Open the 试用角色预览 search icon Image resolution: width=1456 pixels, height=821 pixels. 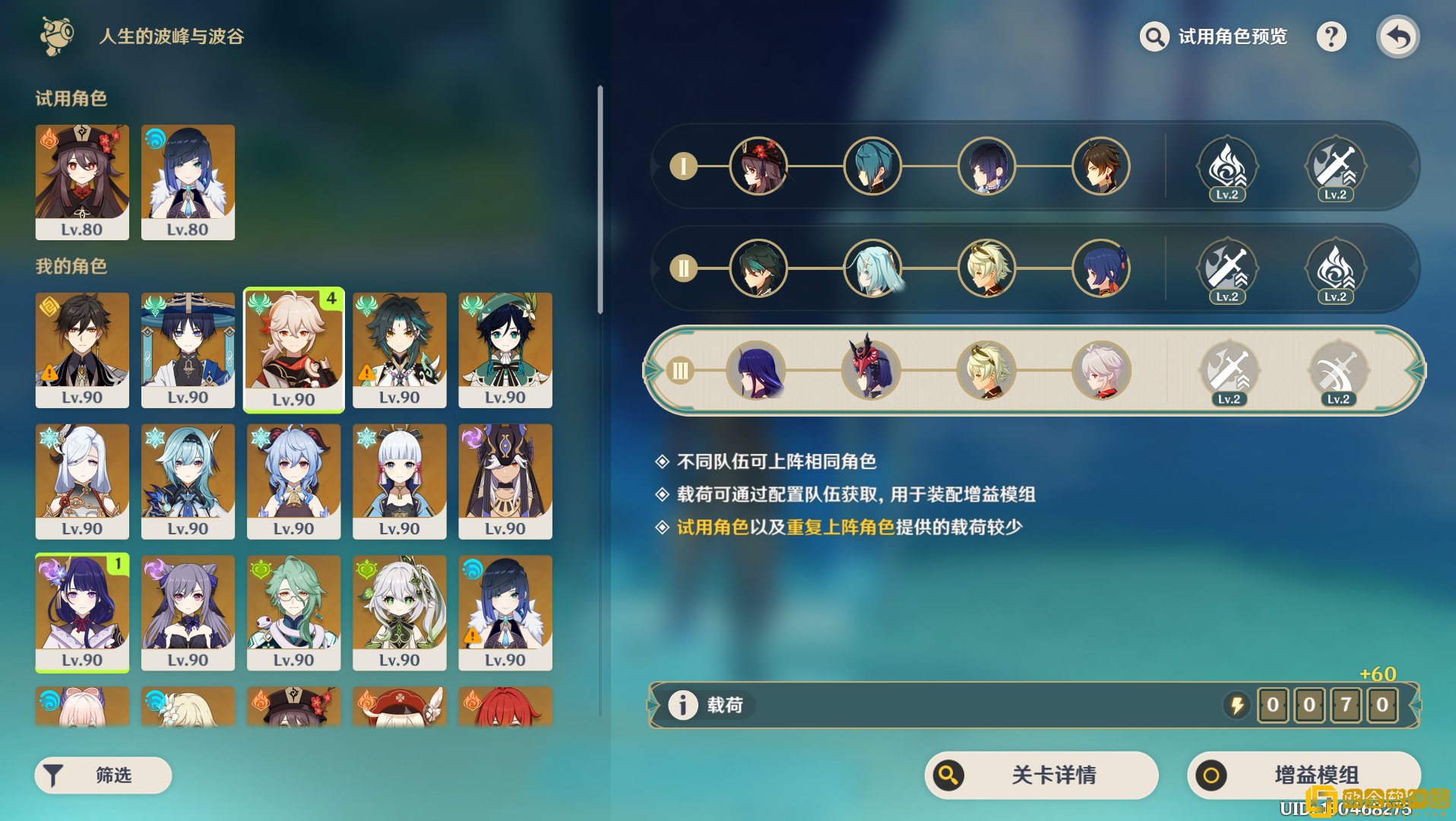[1154, 36]
